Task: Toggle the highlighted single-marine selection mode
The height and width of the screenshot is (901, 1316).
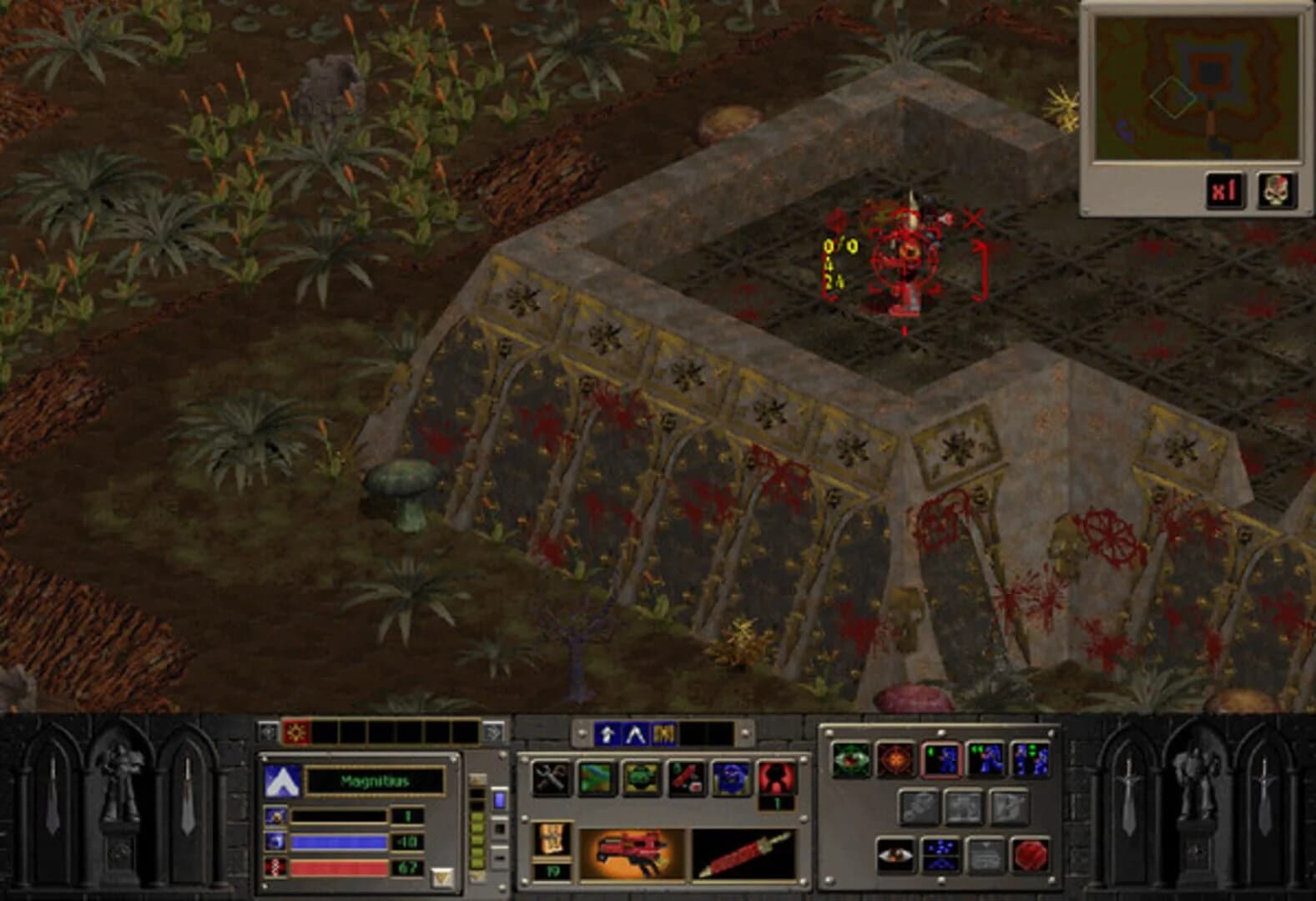Action: (x=941, y=758)
